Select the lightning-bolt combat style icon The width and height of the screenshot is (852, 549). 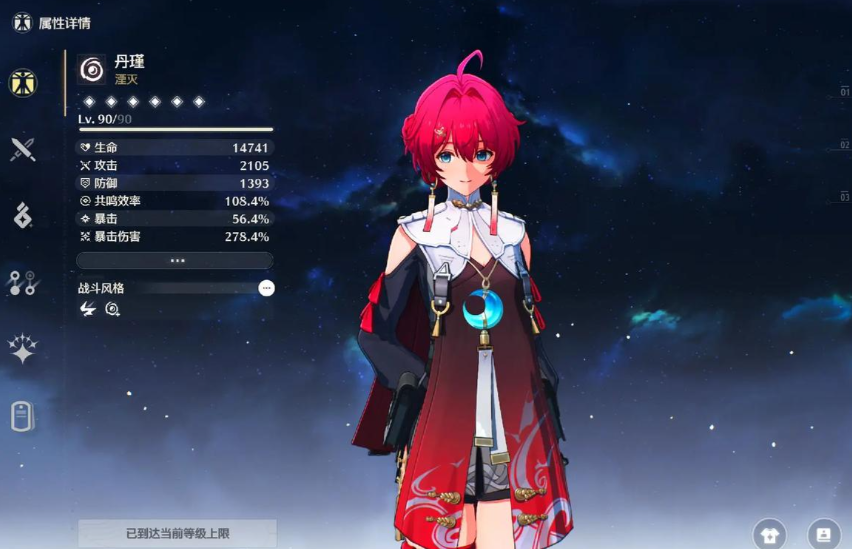pos(88,310)
